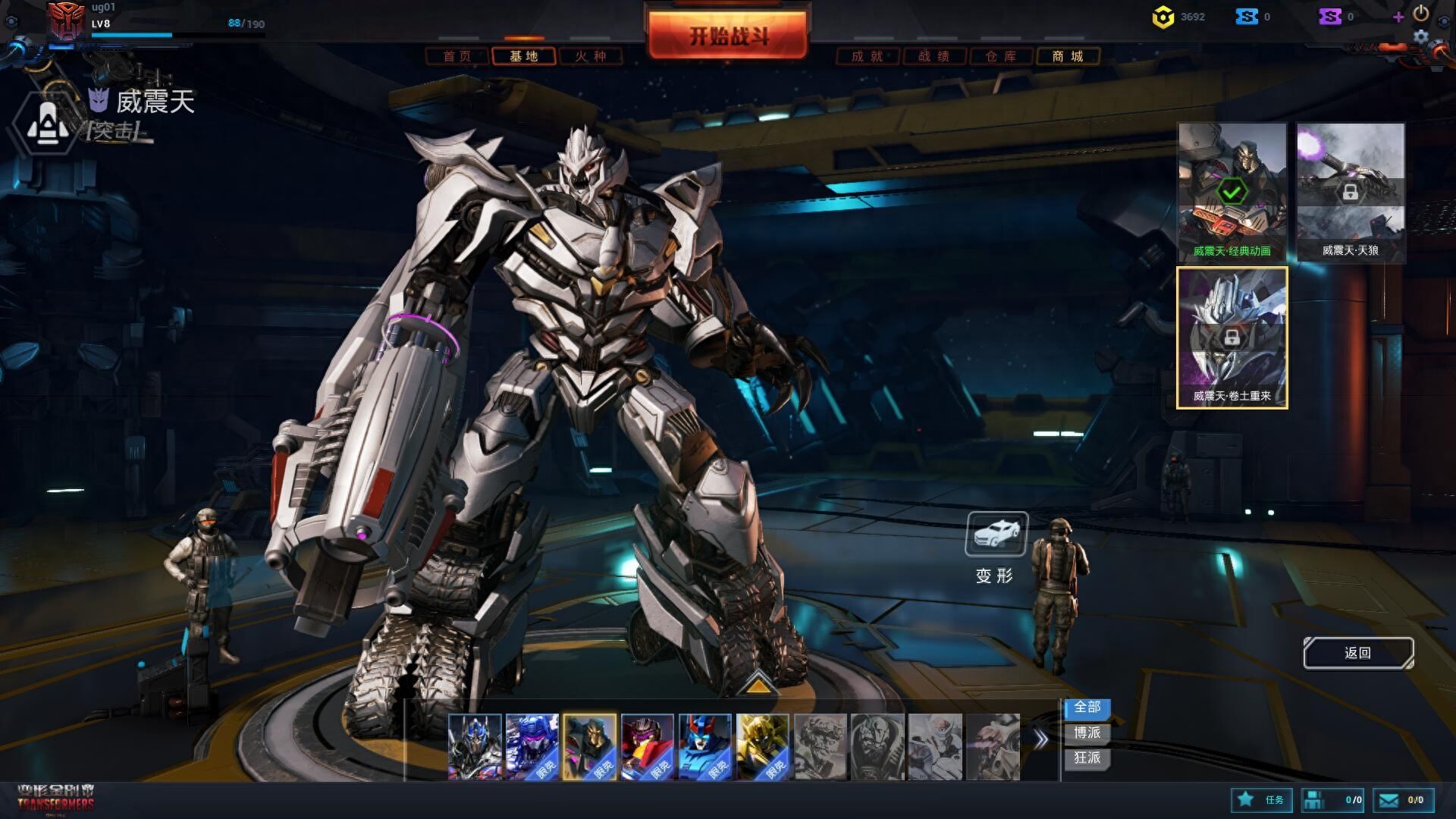Click the 变形 transform car icon
Viewport: 1456px width, 819px height.
click(996, 534)
